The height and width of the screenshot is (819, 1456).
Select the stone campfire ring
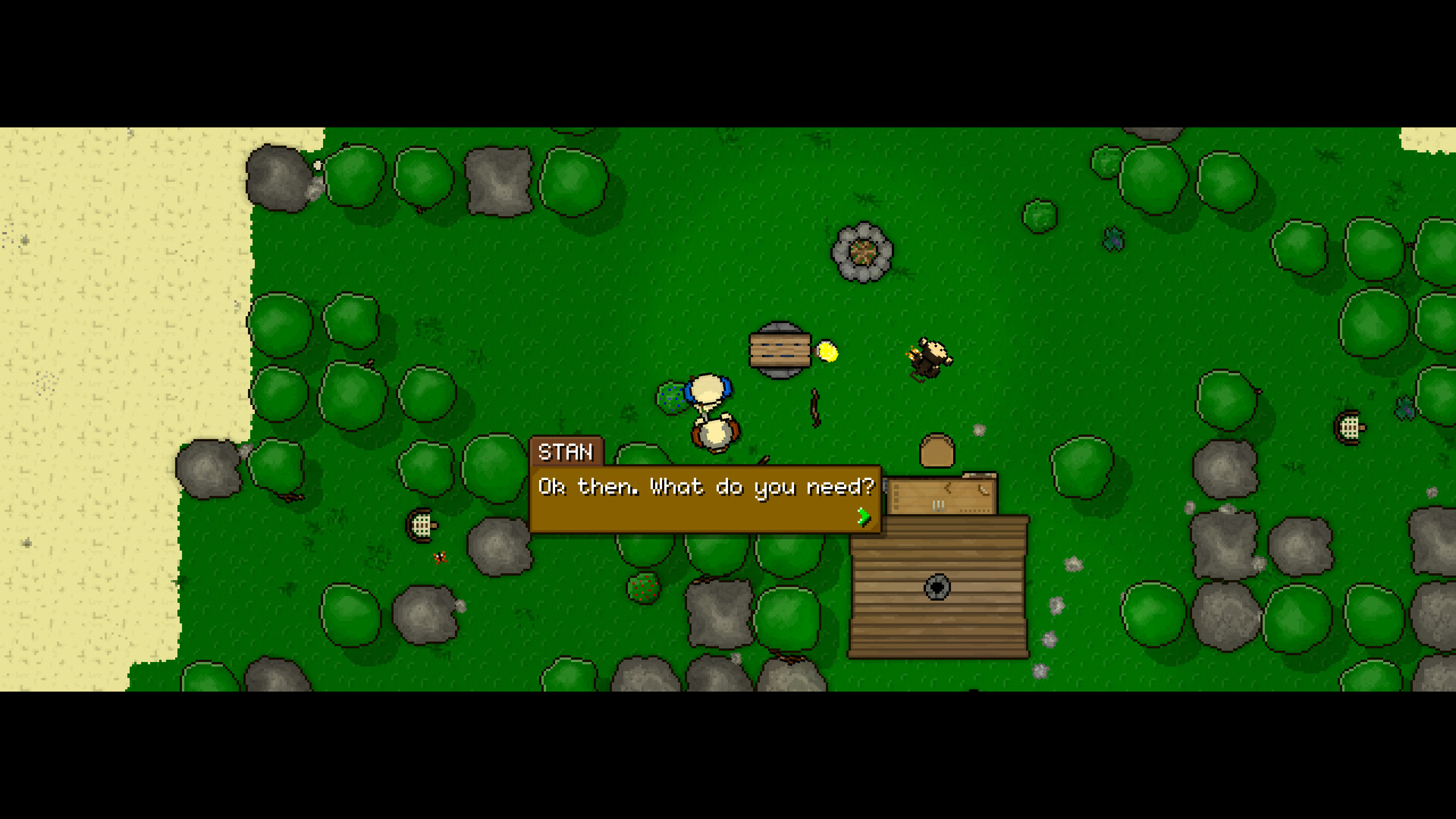862,250
